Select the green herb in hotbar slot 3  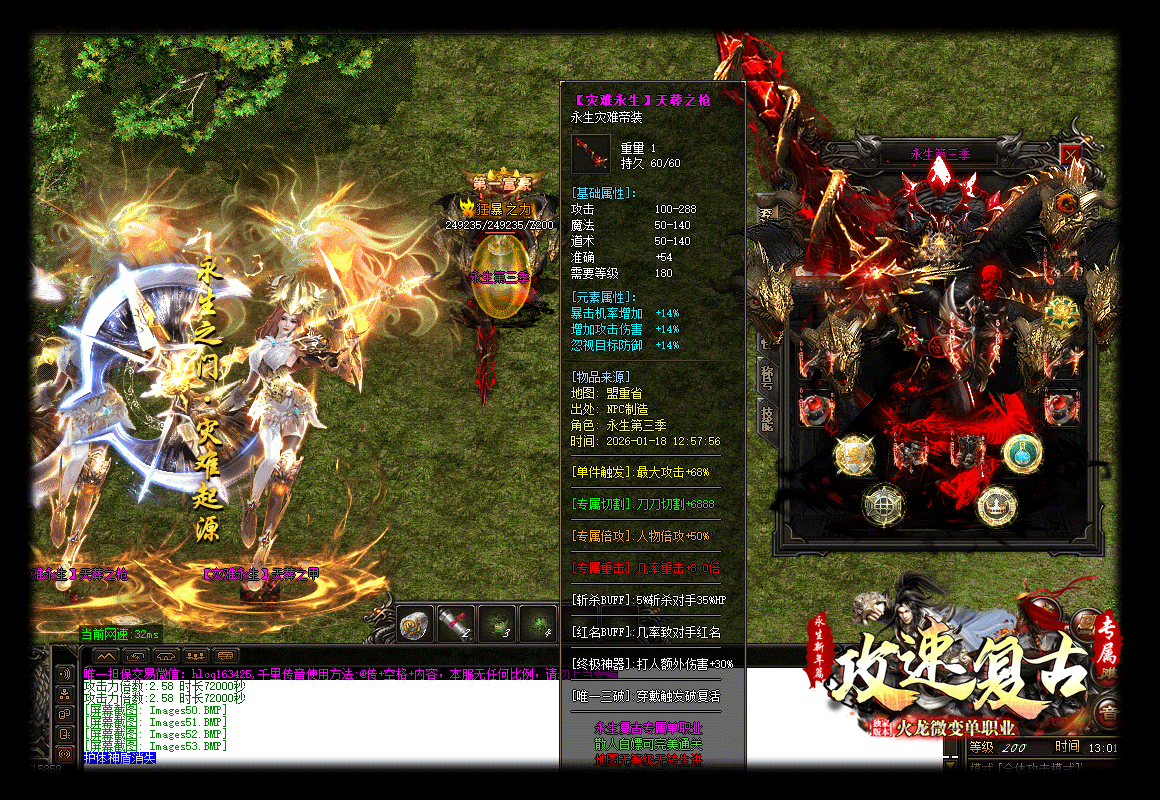(497, 624)
